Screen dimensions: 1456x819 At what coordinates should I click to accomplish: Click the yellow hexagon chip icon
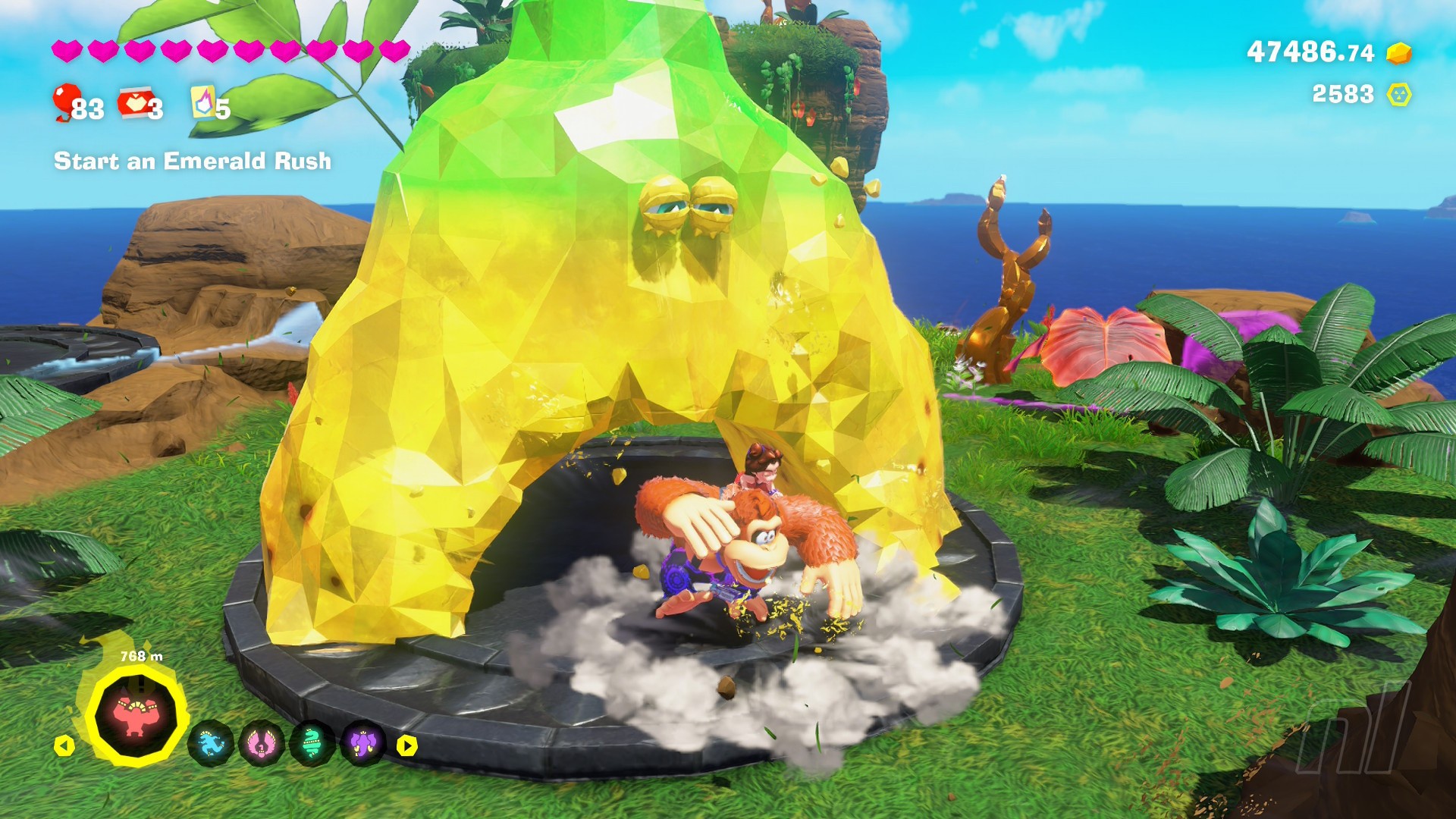pos(1398,95)
